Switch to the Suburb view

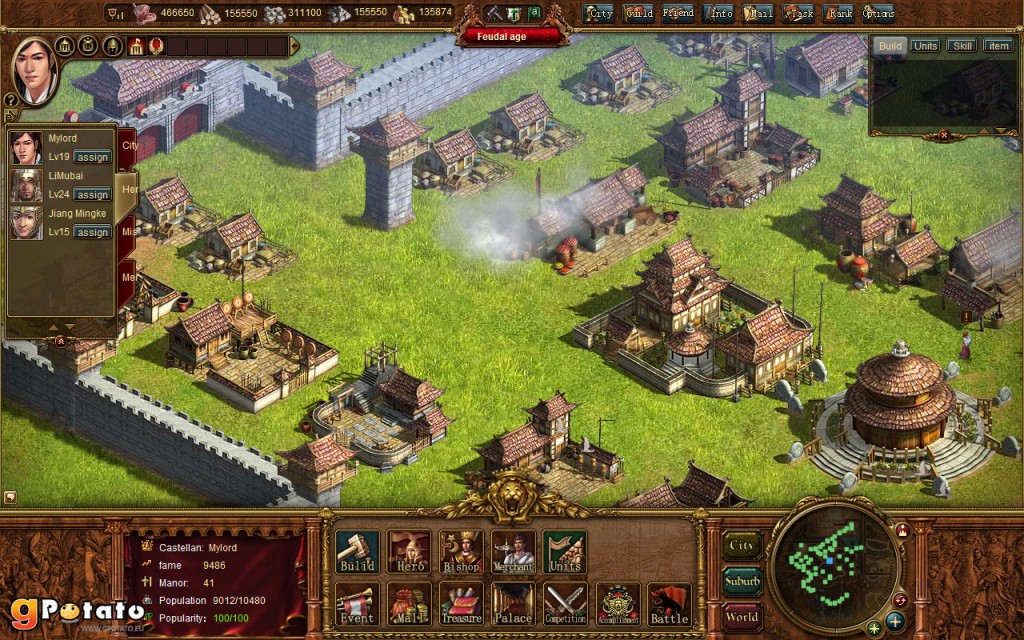pos(742,581)
